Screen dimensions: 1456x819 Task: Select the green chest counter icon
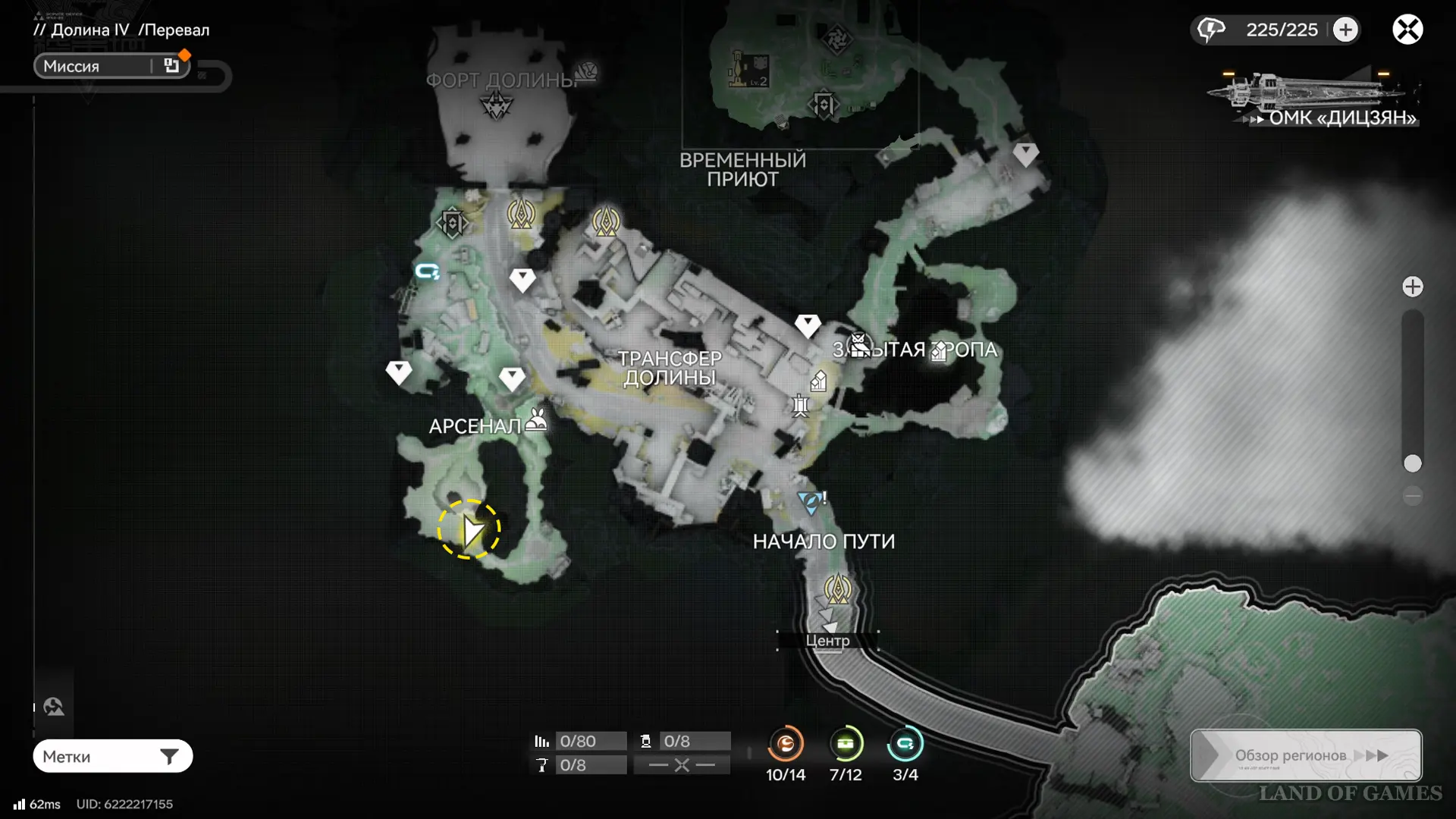pyautogui.click(x=845, y=744)
